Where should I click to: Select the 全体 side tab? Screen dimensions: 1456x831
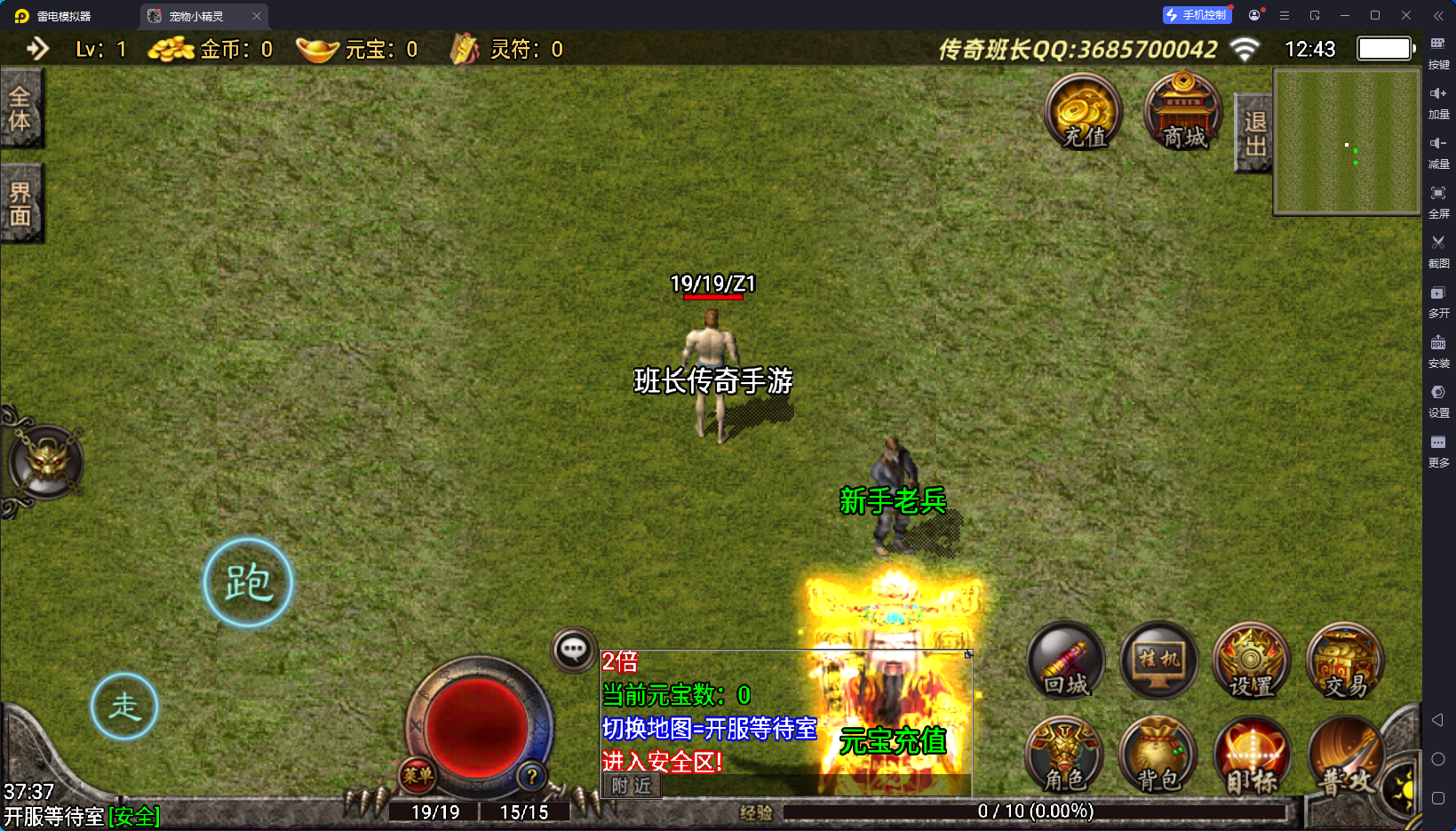20,108
